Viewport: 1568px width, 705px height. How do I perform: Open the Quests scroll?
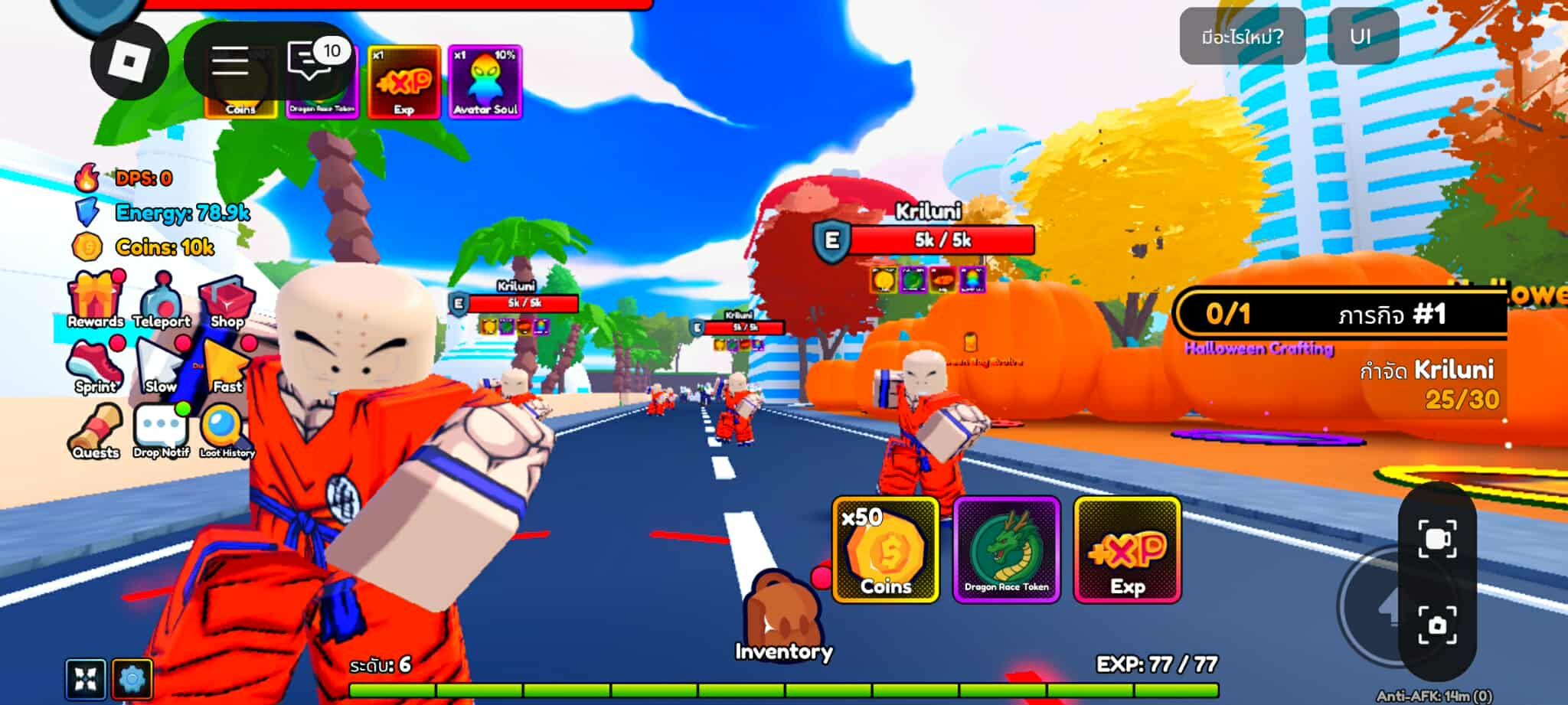click(x=96, y=430)
